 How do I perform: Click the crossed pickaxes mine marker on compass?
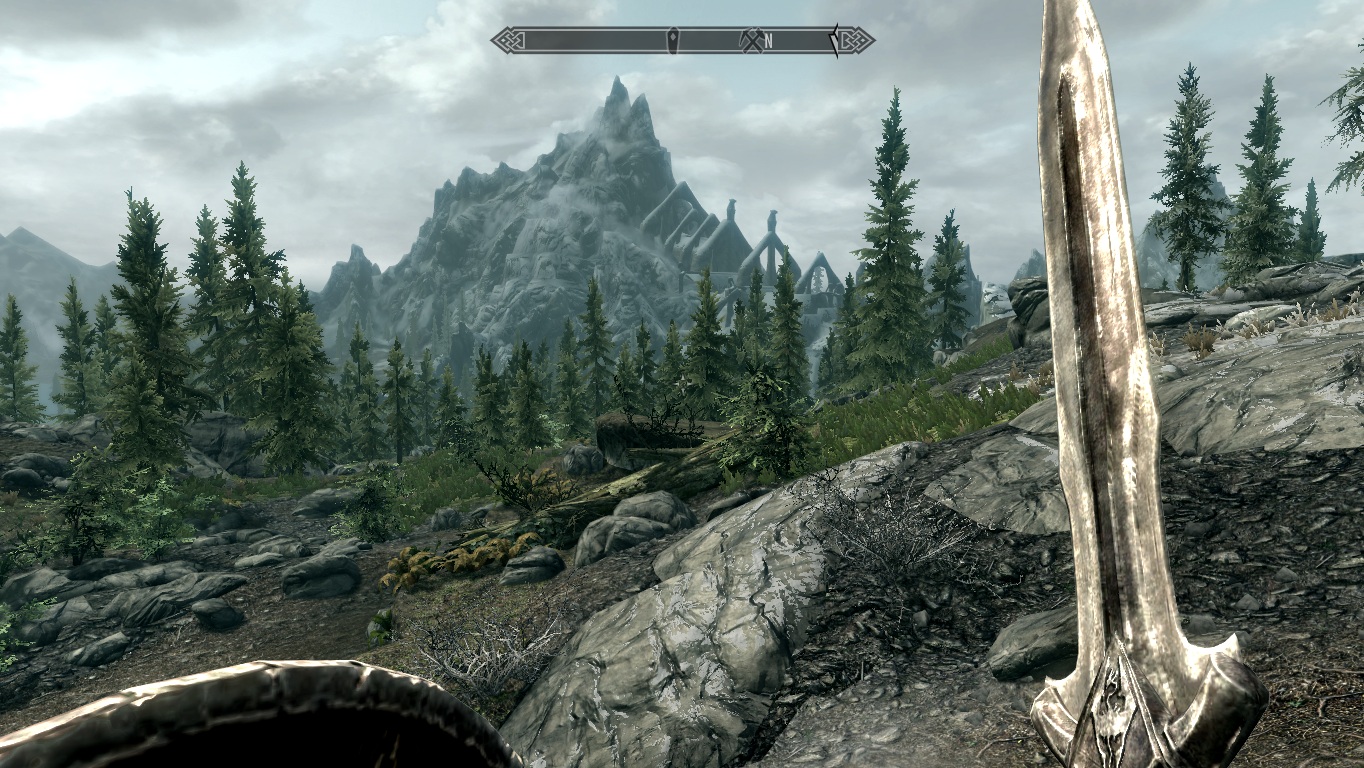[x=751, y=40]
